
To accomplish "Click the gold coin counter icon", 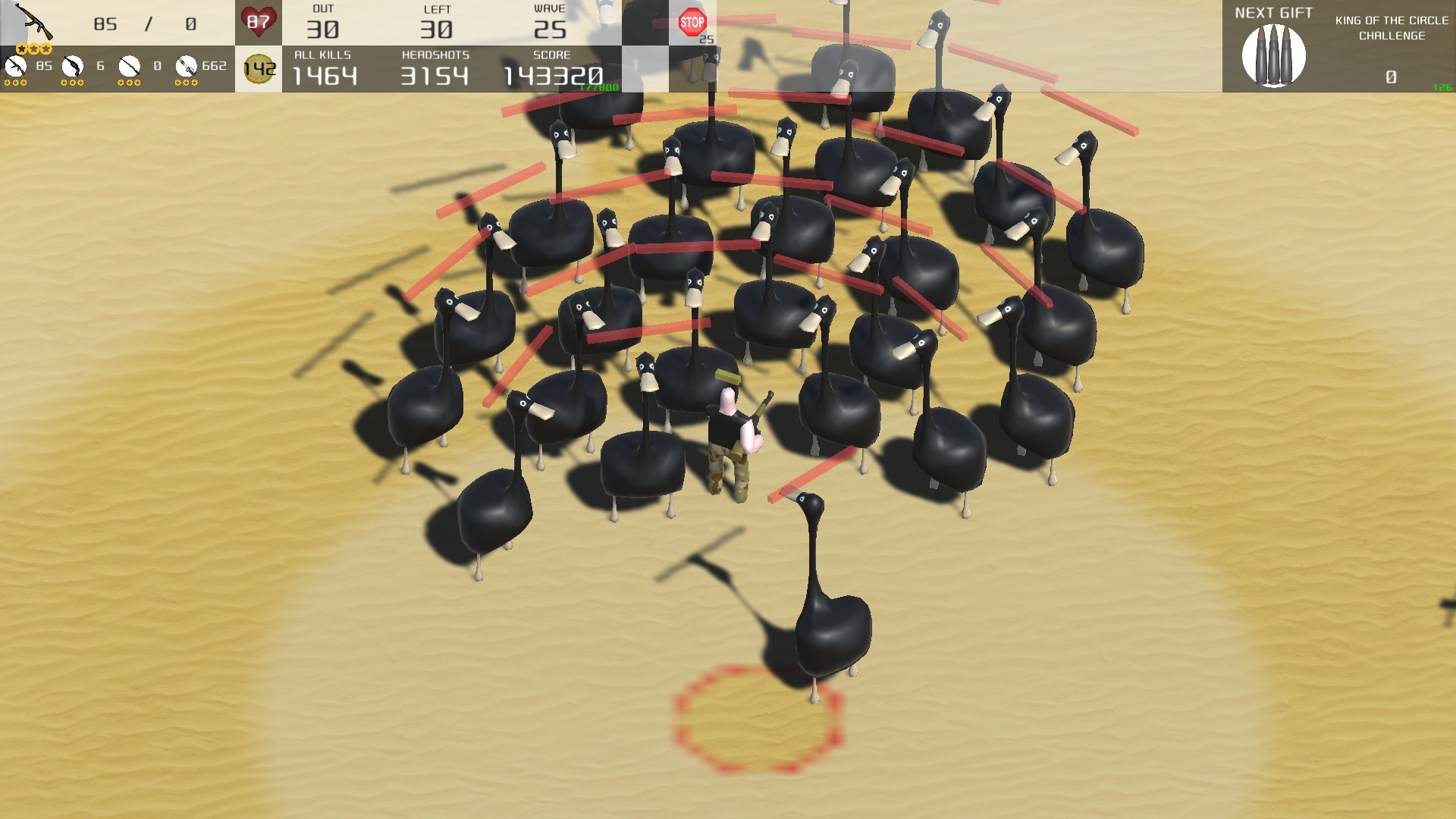I will pos(257,67).
